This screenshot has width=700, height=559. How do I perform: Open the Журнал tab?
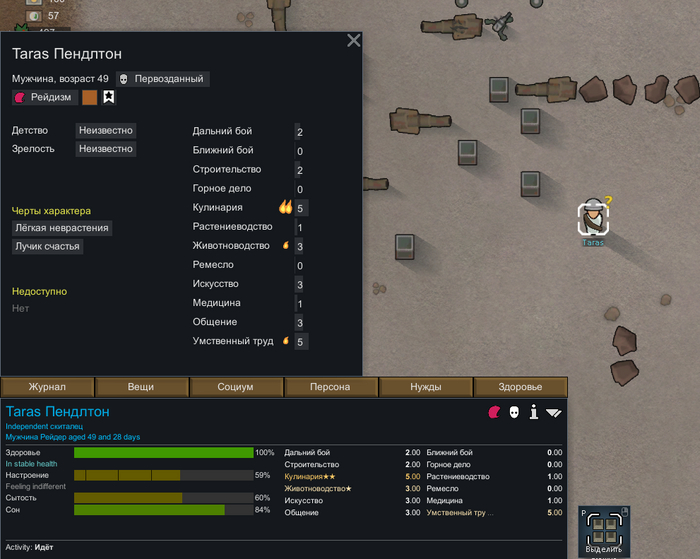pos(47,387)
